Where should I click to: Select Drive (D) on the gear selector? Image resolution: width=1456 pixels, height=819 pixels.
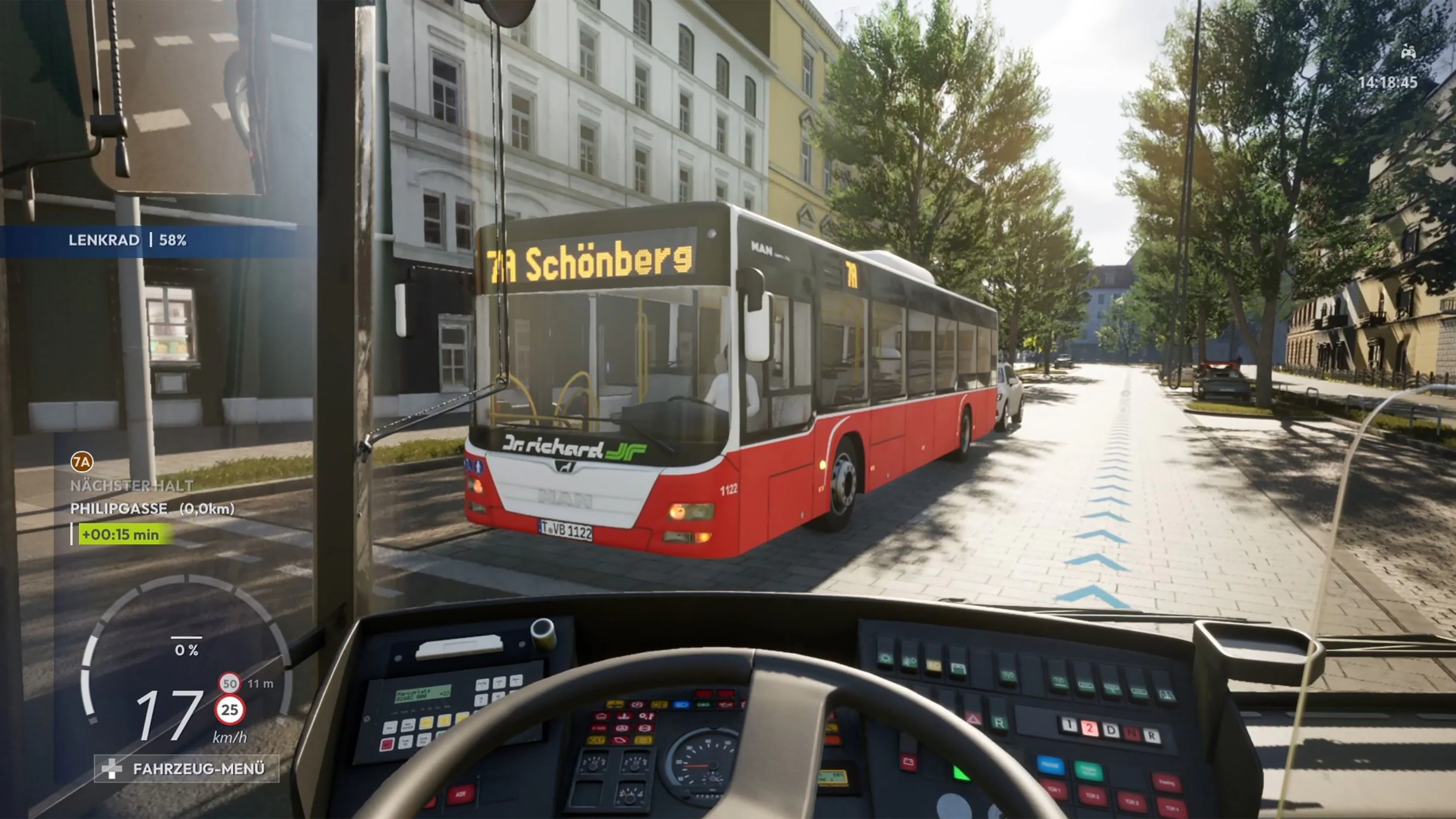(1111, 730)
